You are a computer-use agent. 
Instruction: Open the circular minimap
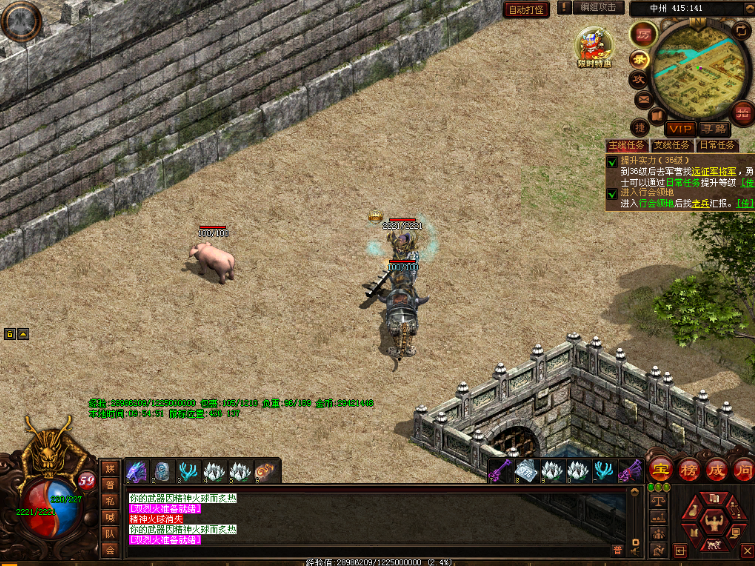[696, 70]
